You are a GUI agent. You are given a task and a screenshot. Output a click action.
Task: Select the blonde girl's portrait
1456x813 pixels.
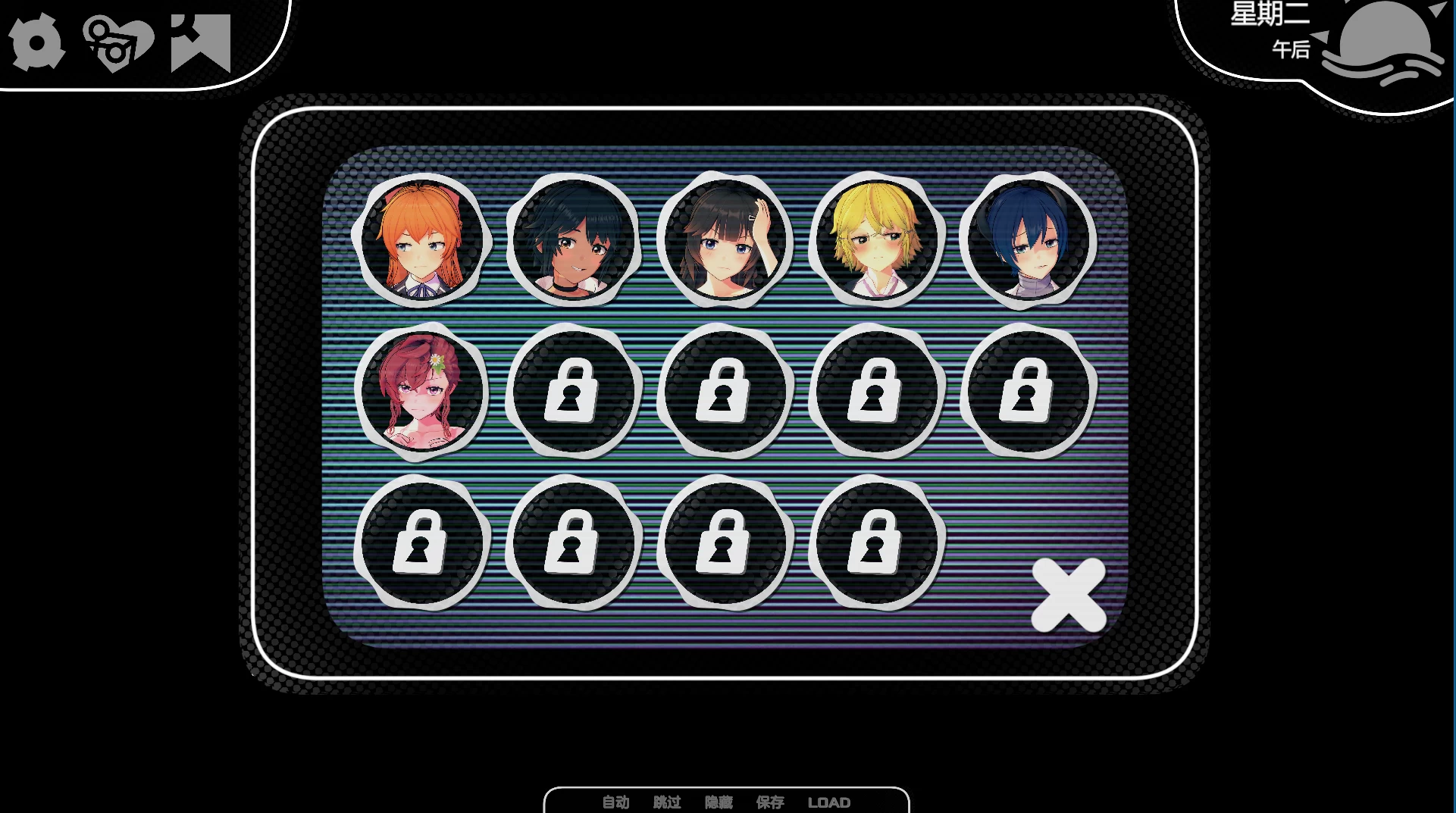coord(877,241)
